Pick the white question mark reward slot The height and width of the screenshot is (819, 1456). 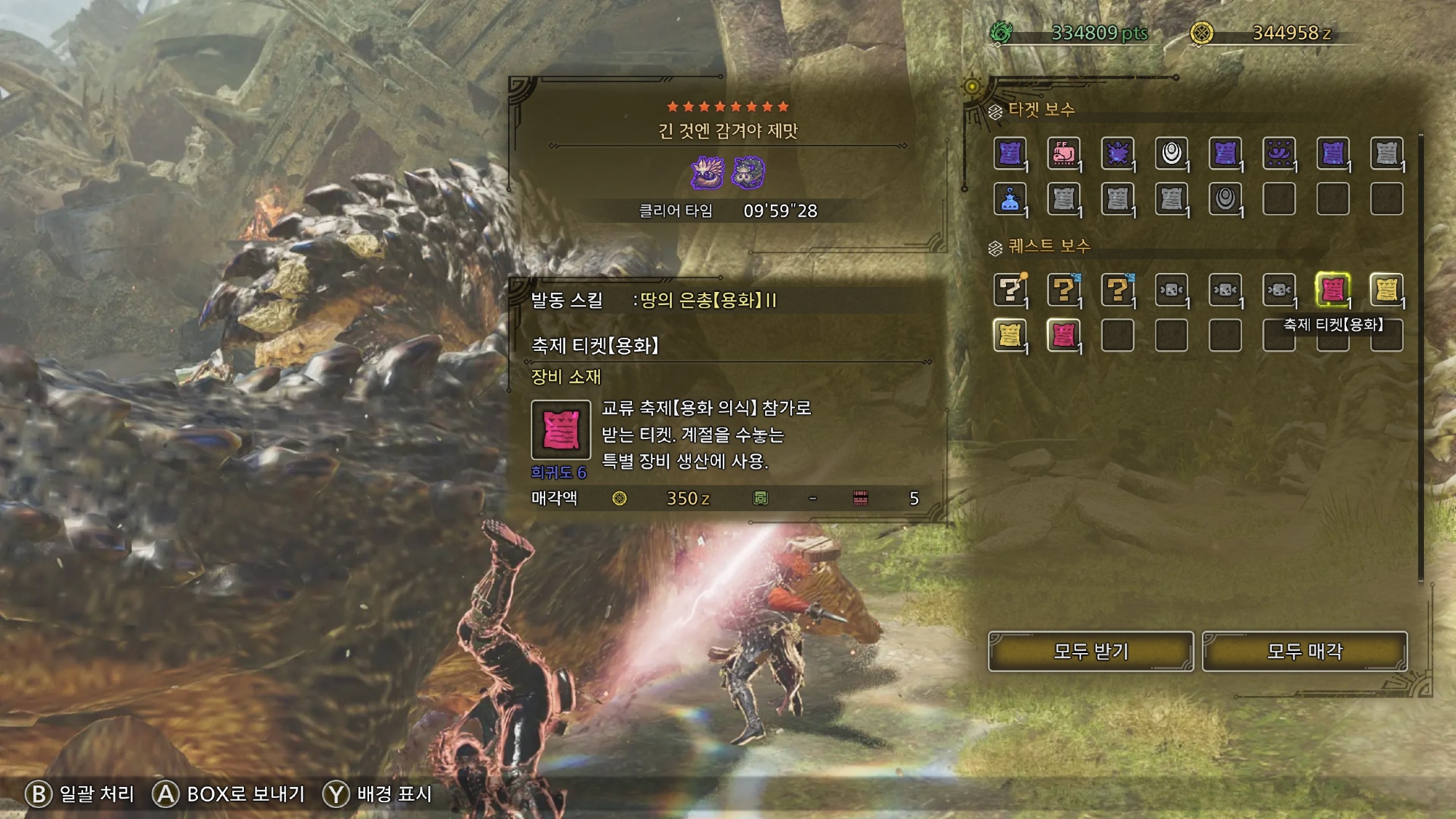[x=1010, y=290]
